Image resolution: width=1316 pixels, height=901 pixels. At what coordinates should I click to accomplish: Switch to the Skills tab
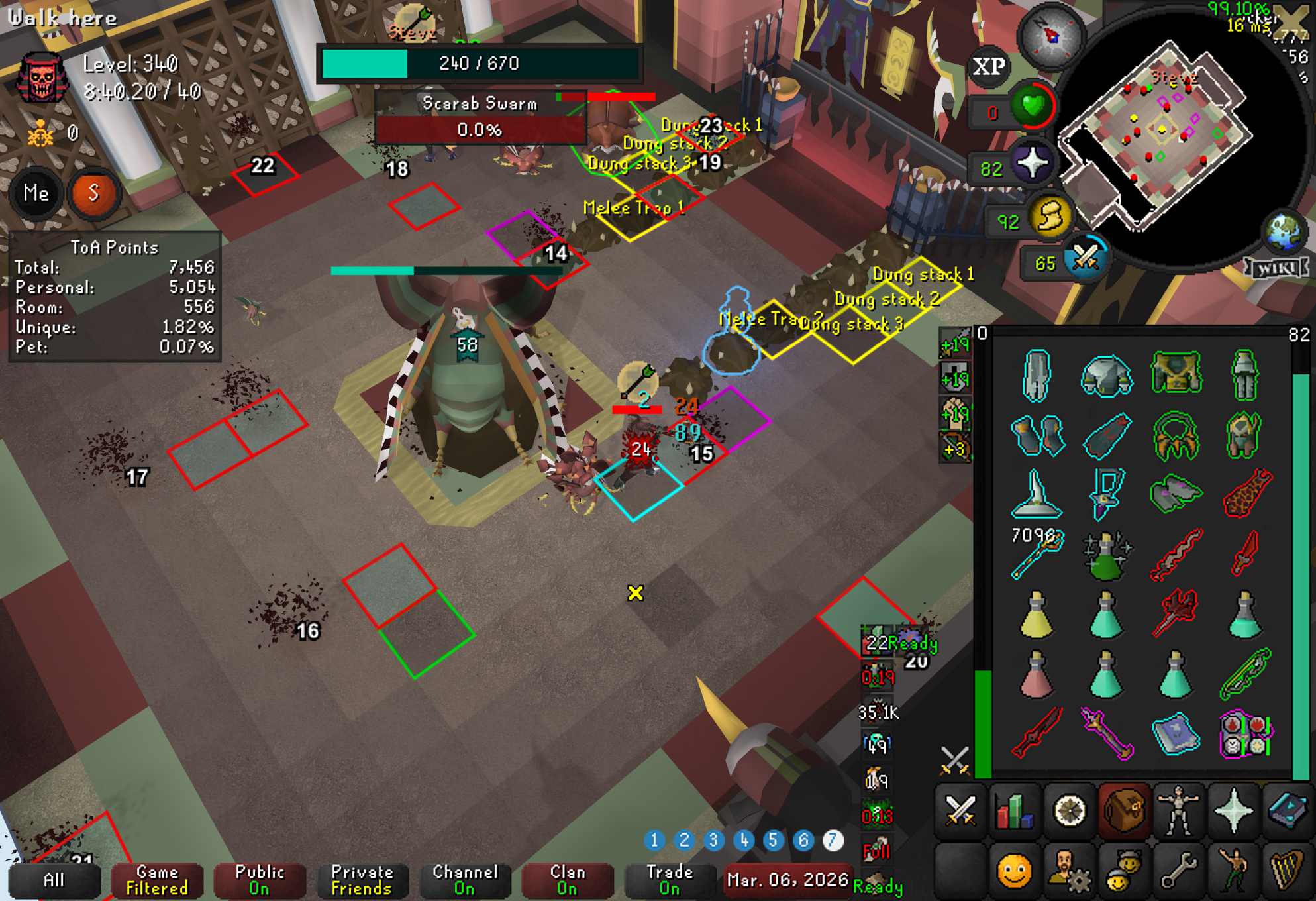(1014, 810)
